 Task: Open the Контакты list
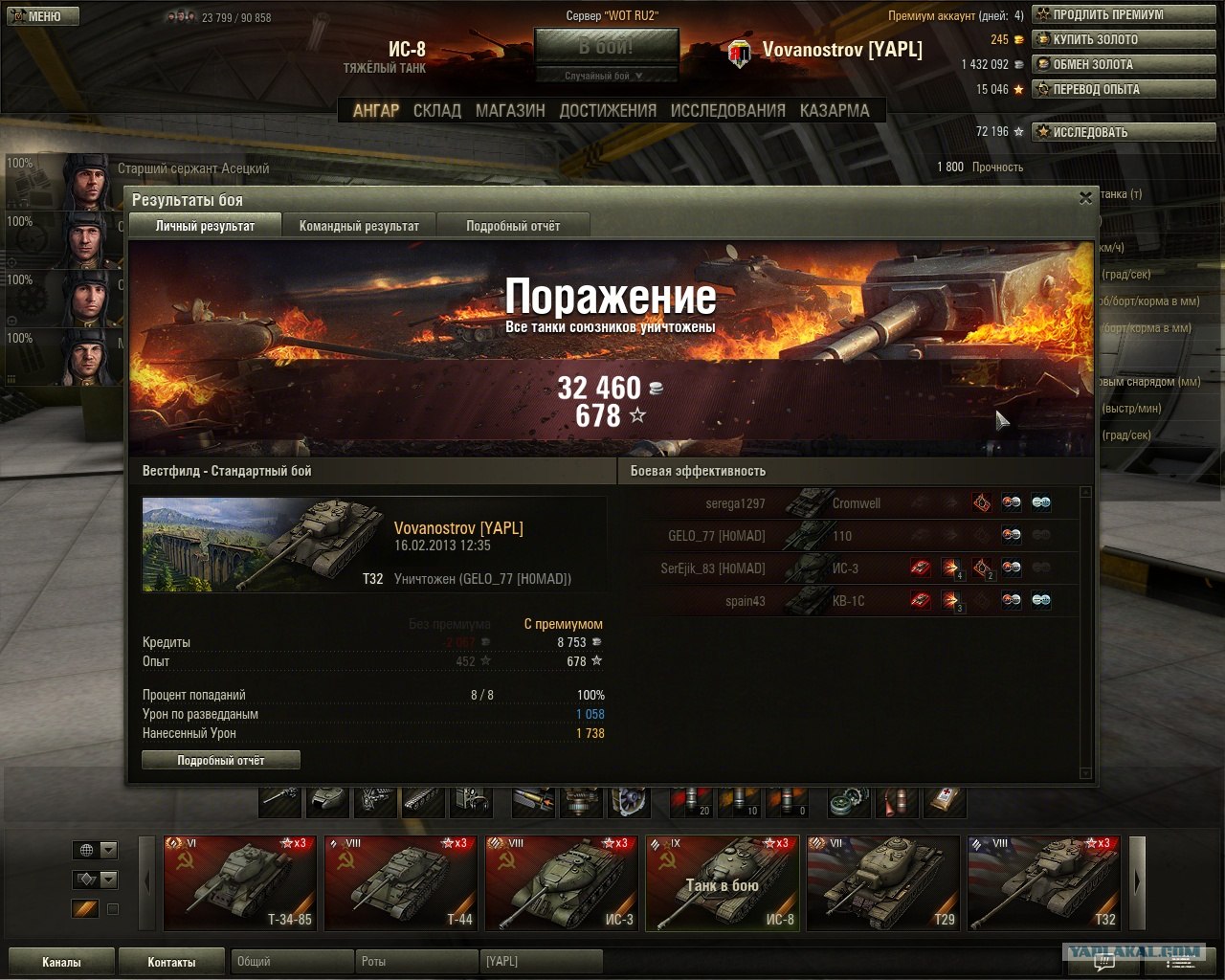[x=171, y=962]
